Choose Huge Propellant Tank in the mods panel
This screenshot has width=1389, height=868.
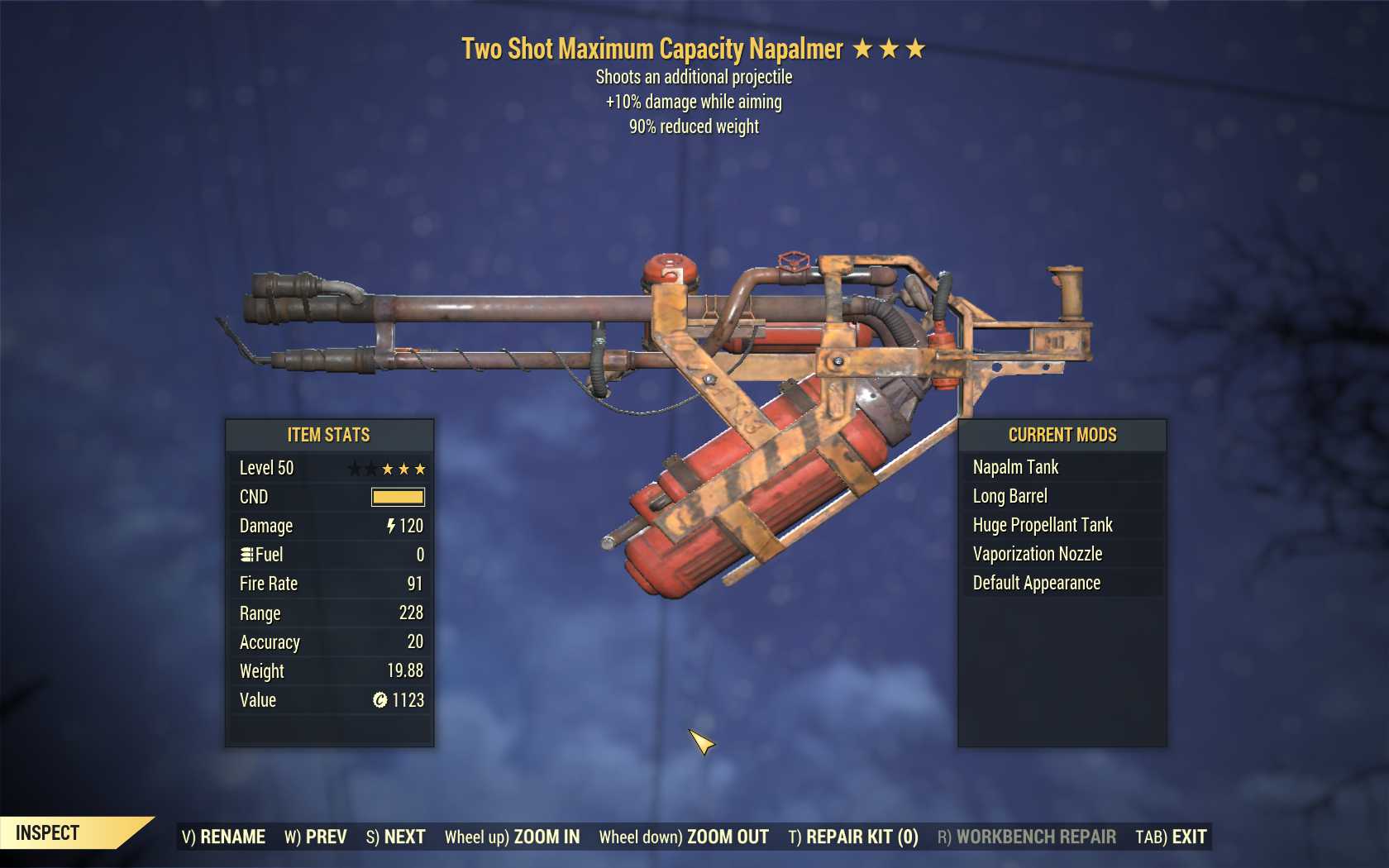pos(1042,525)
